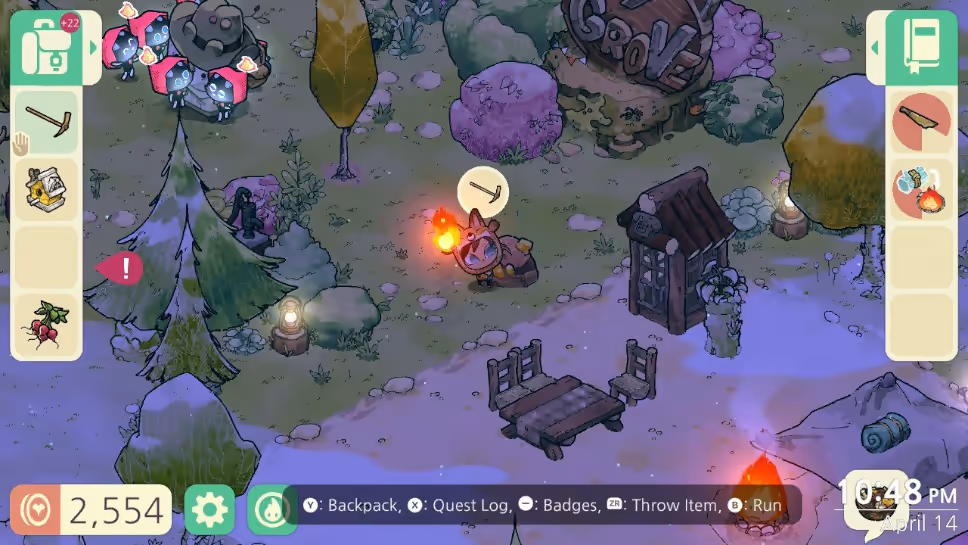Viewport: 968px width, 545px height.
Task: Select the wooden plank quest tracker
Action: pyautogui.click(x=921, y=122)
